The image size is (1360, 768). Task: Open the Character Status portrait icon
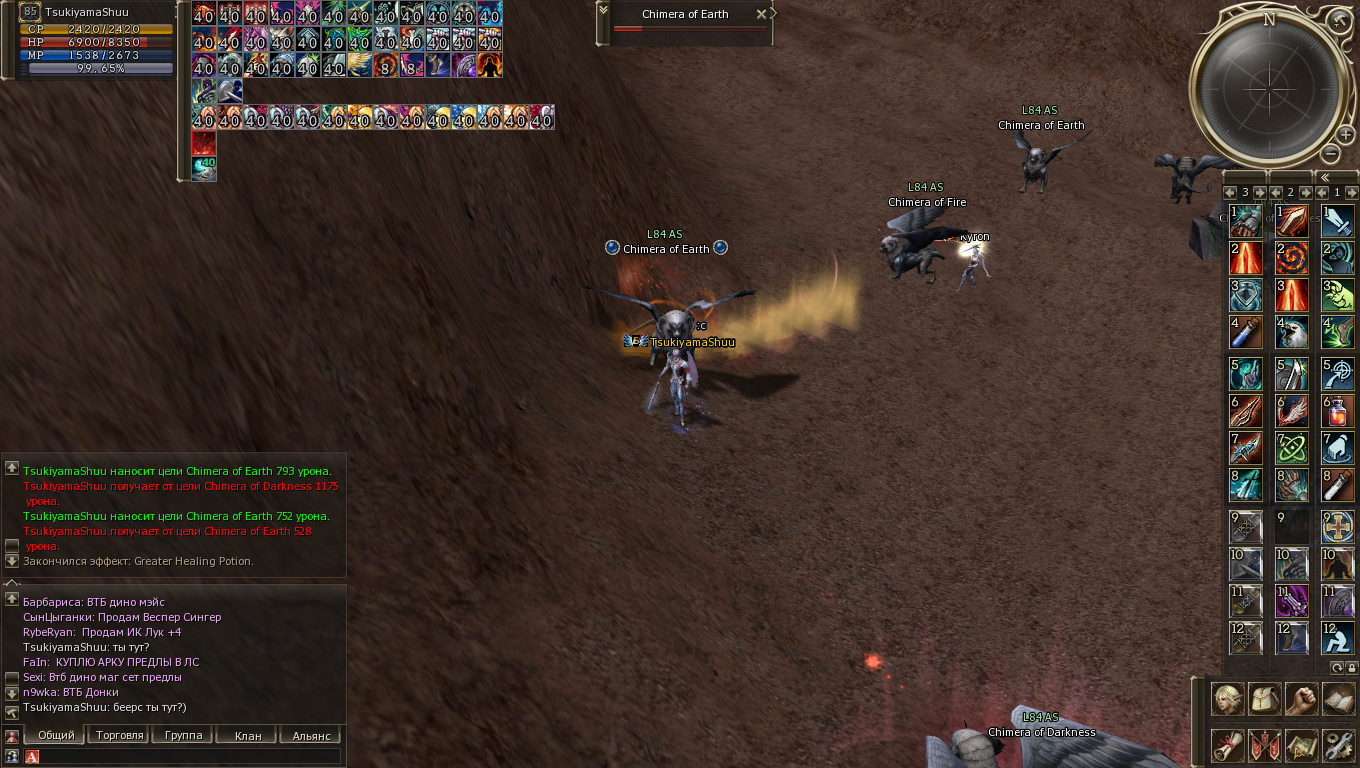(x=1228, y=698)
